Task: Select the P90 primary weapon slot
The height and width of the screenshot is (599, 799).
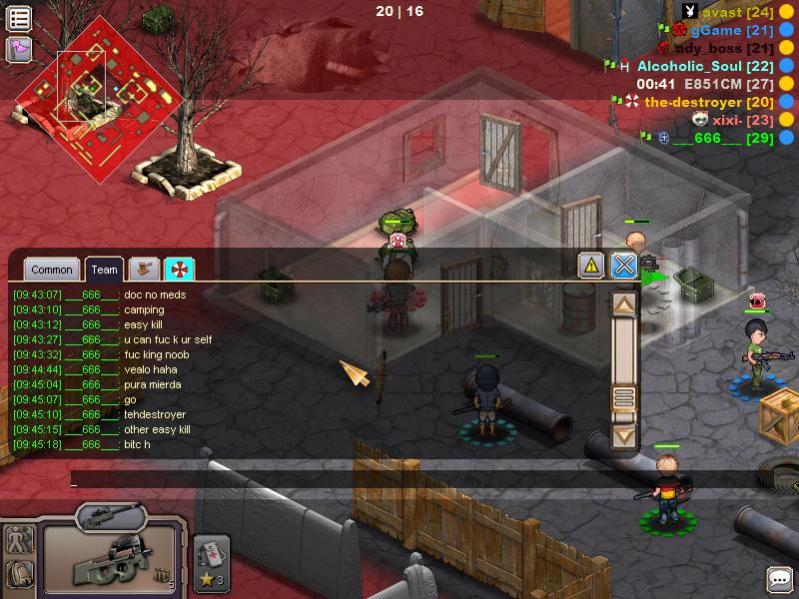Action: (x=110, y=560)
